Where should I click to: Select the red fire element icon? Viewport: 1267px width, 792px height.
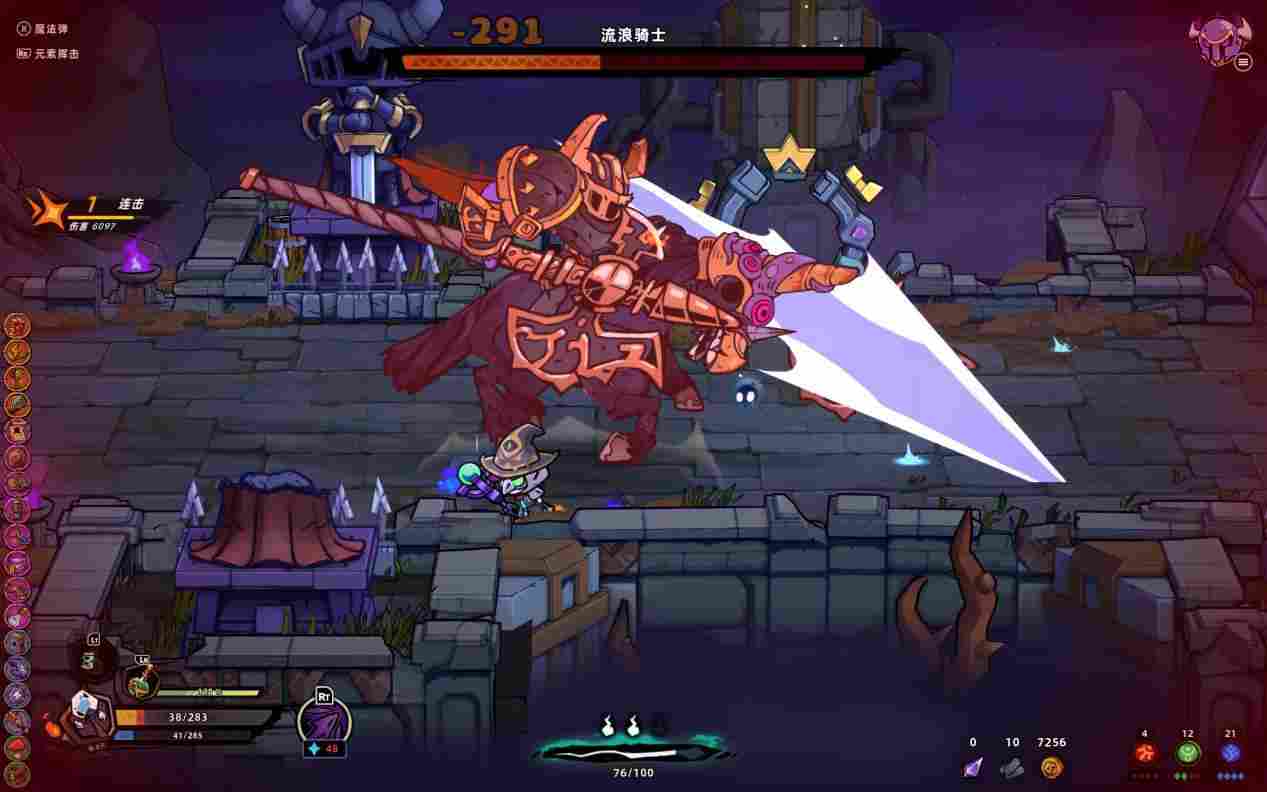click(1144, 754)
